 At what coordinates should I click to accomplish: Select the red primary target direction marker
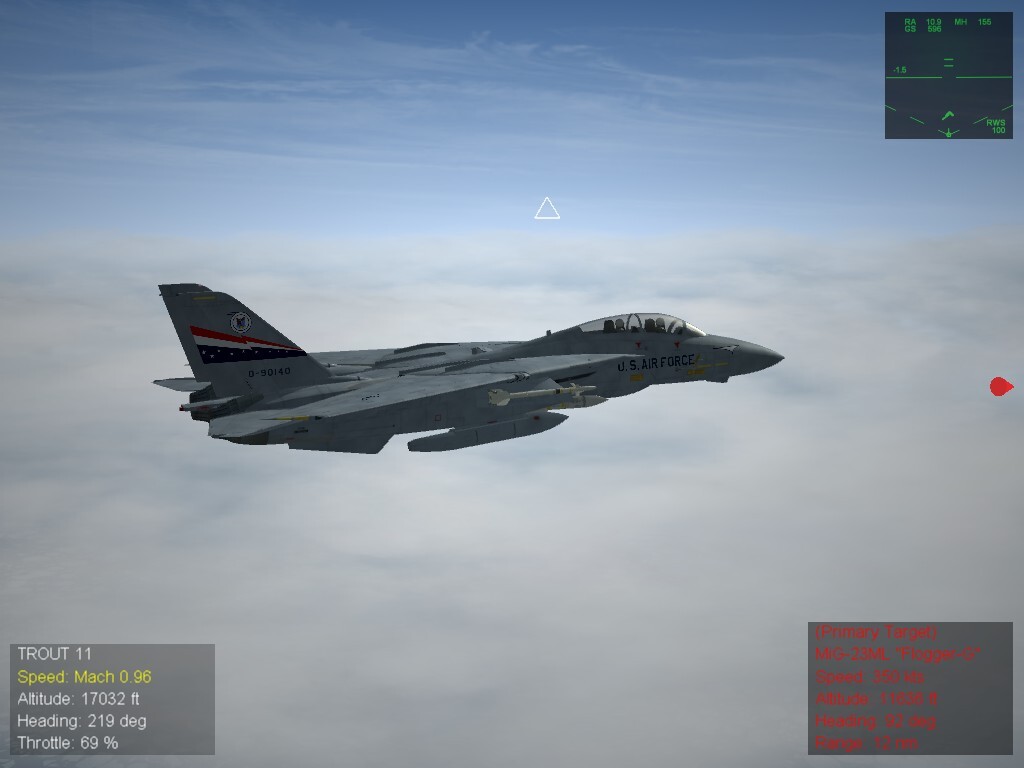click(1000, 387)
